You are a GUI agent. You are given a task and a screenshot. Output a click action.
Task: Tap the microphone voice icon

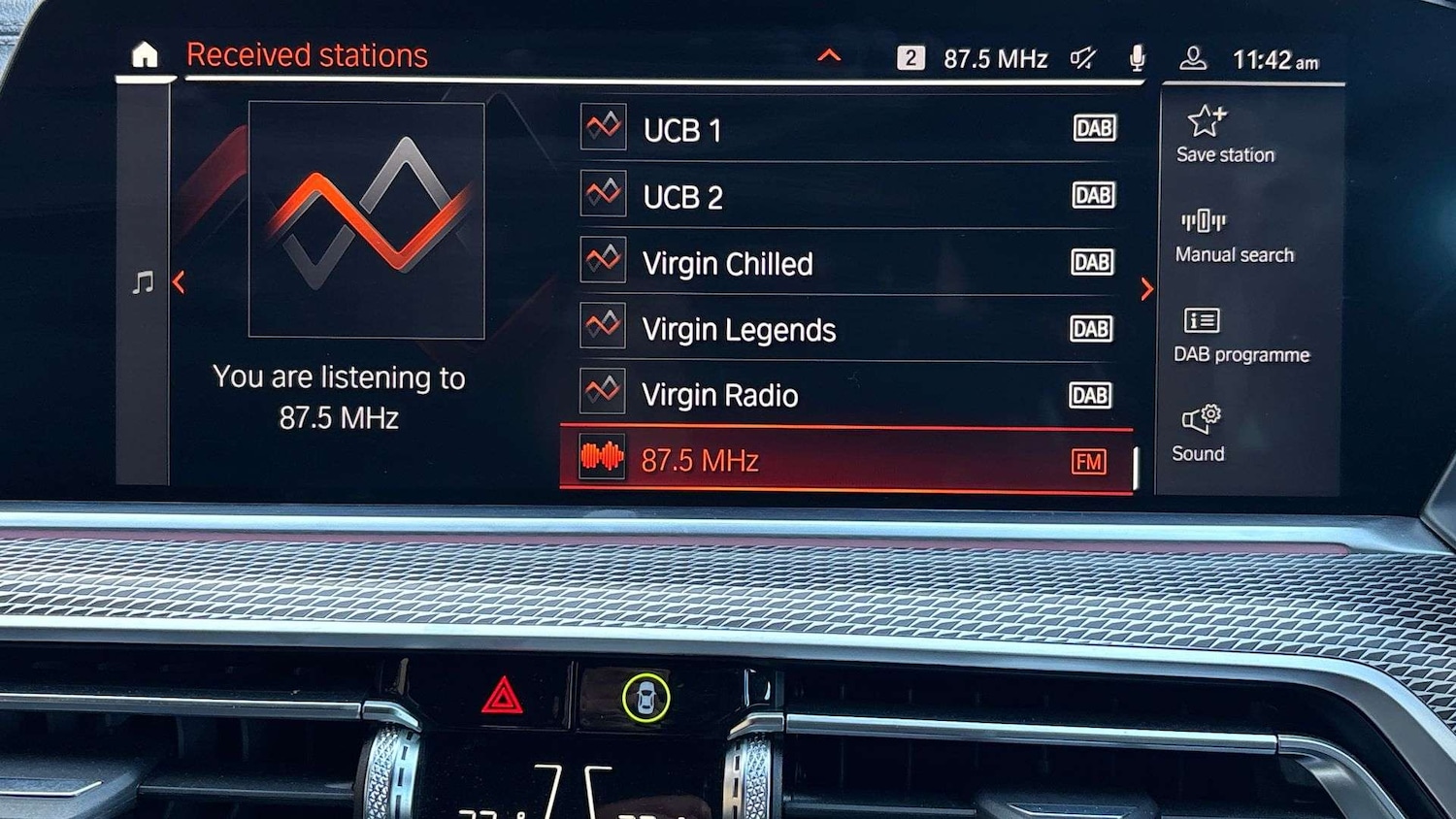[x=1138, y=59]
